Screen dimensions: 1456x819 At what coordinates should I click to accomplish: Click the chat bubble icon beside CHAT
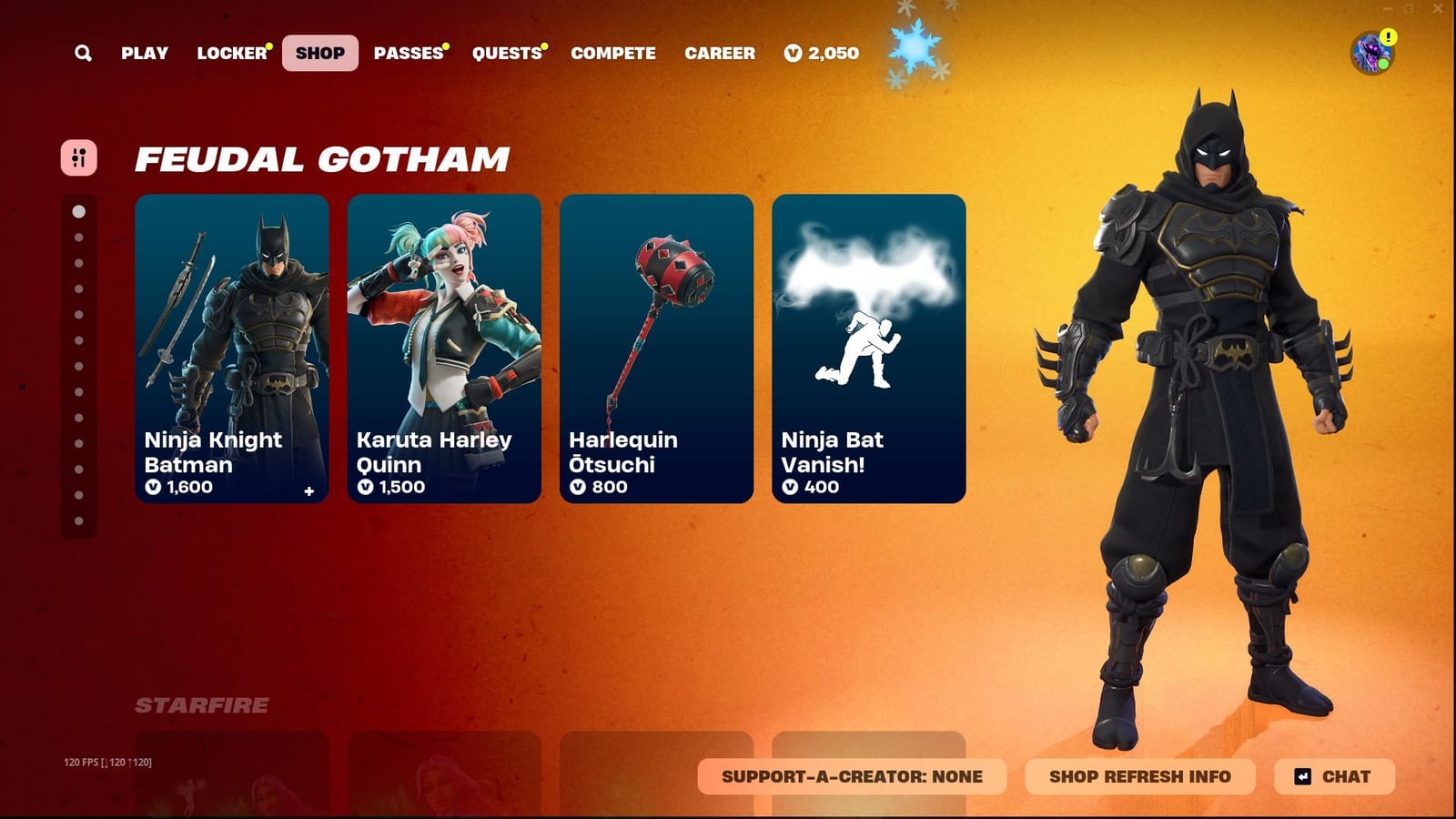(x=1303, y=776)
